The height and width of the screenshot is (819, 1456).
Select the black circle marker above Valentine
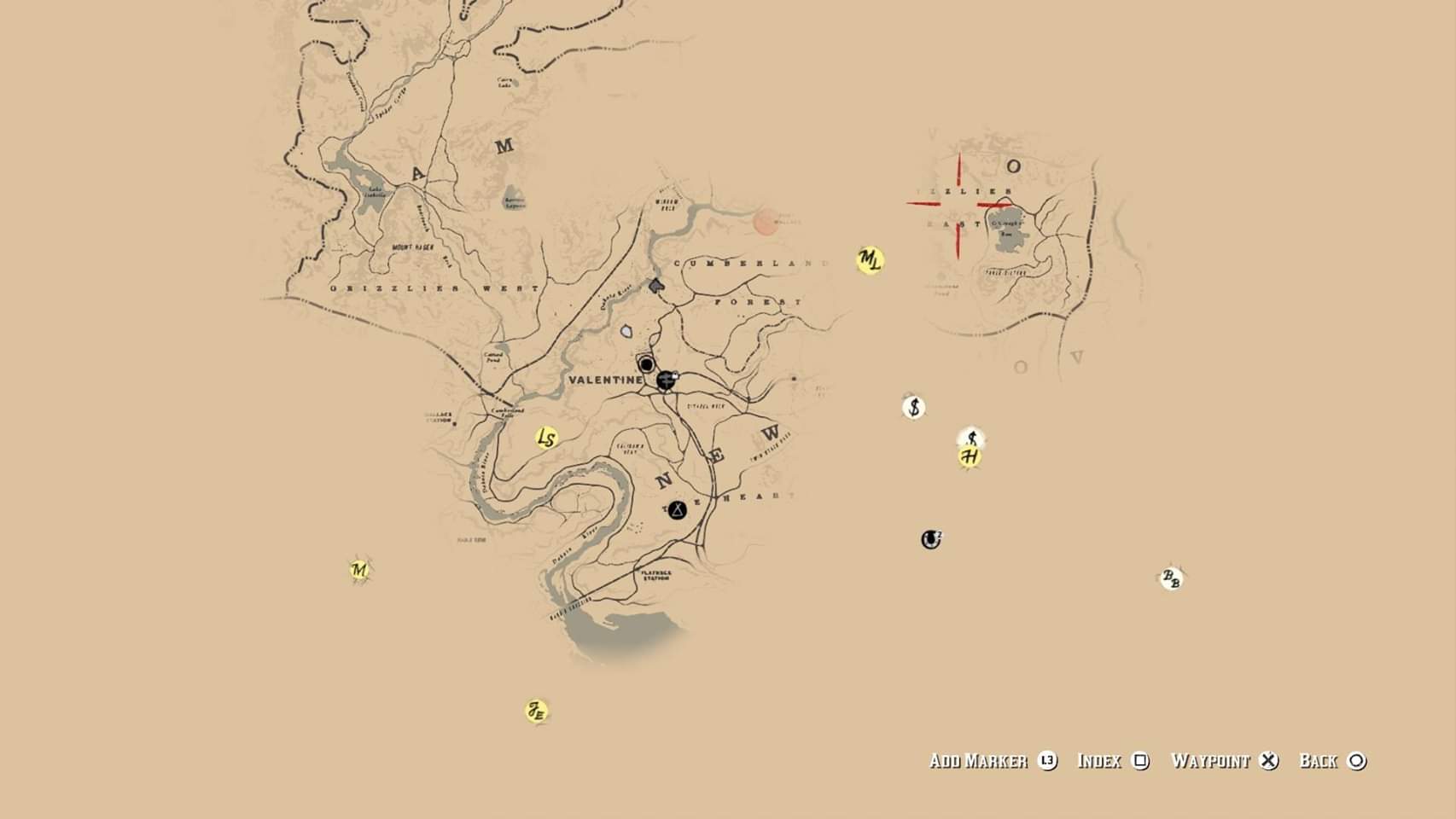click(647, 365)
